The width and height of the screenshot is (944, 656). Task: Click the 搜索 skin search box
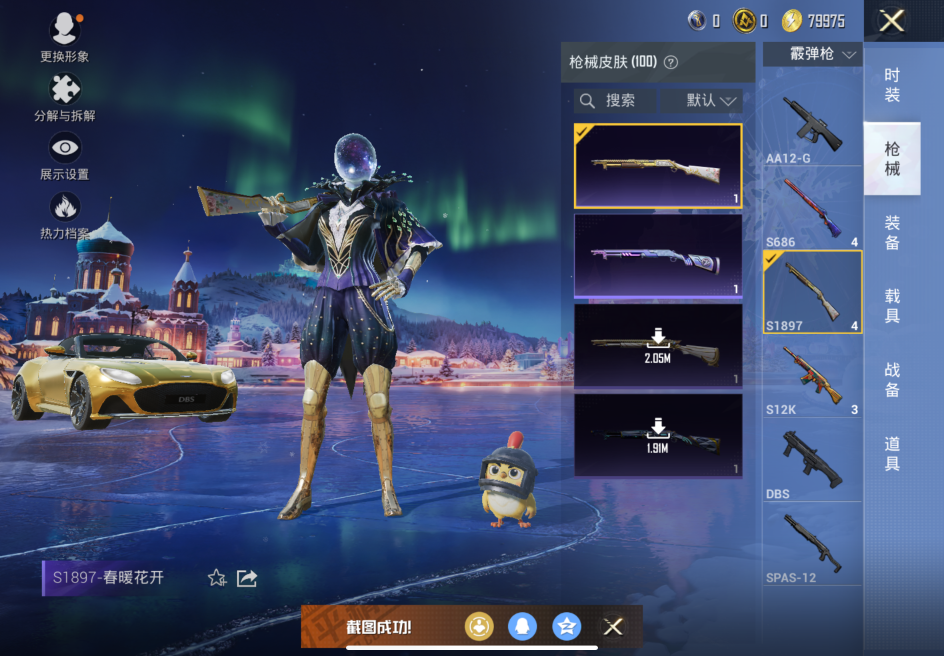[616, 101]
